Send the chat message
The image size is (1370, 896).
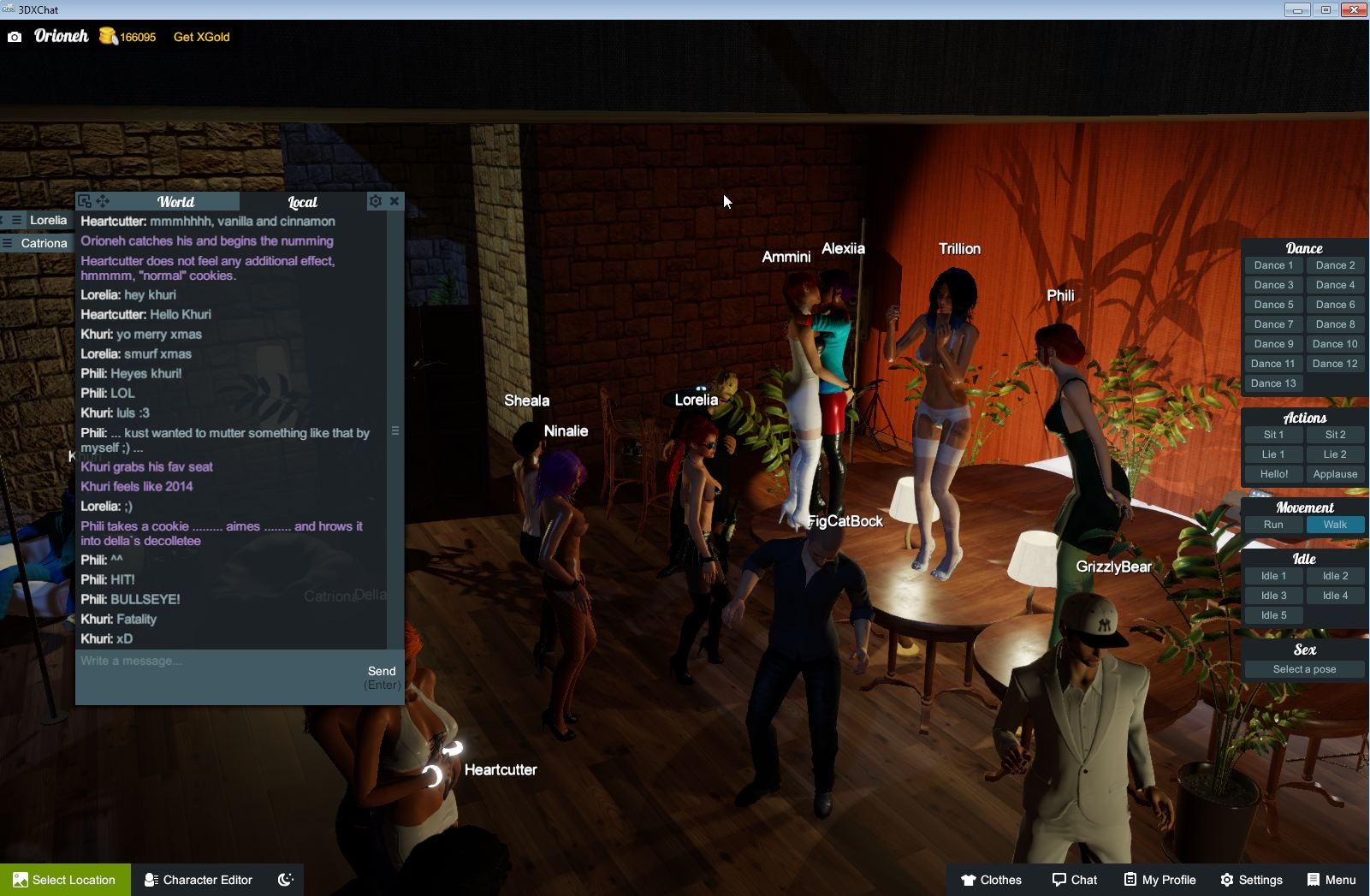tap(382, 672)
